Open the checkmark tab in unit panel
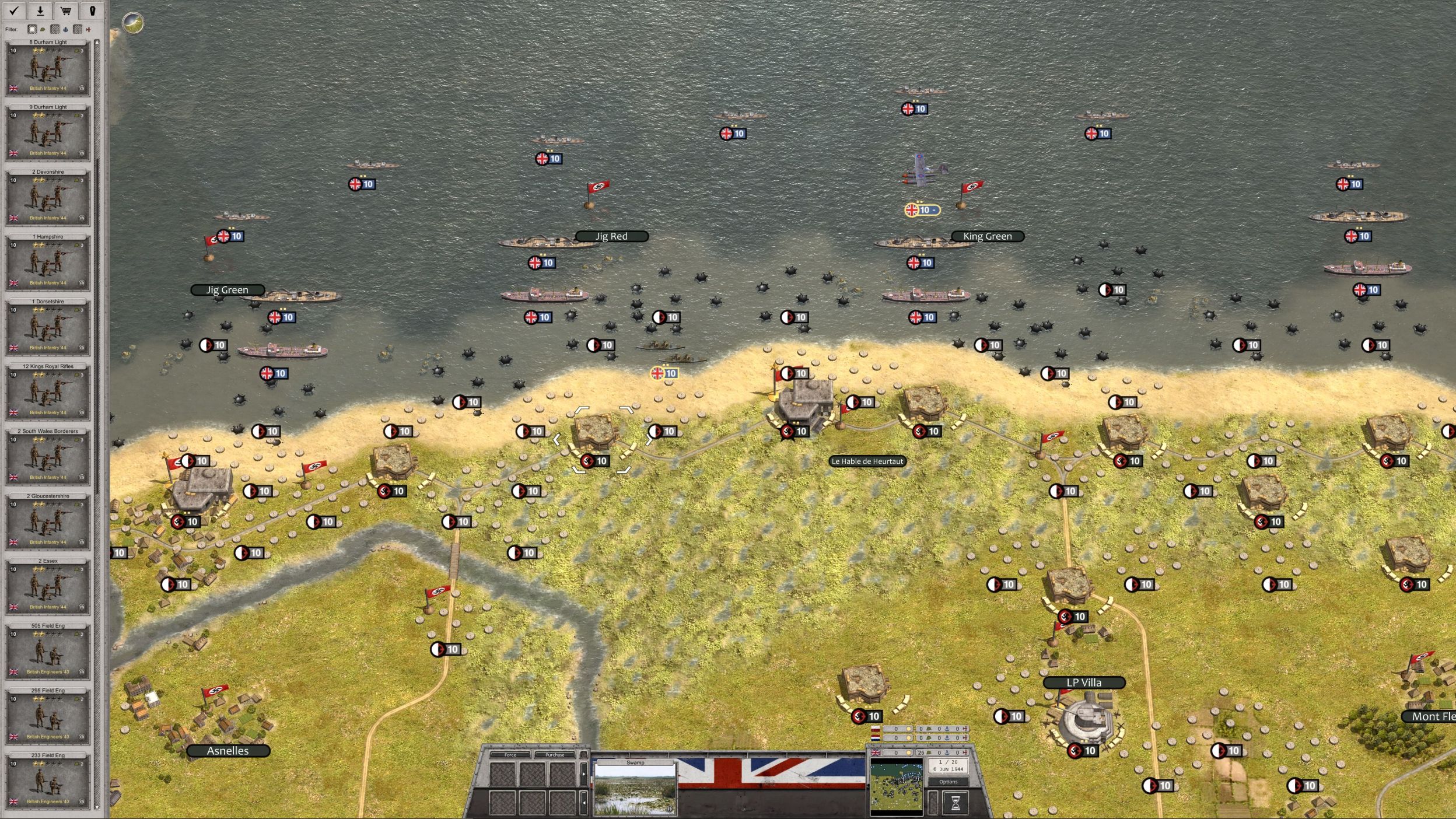 (x=15, y=10)
